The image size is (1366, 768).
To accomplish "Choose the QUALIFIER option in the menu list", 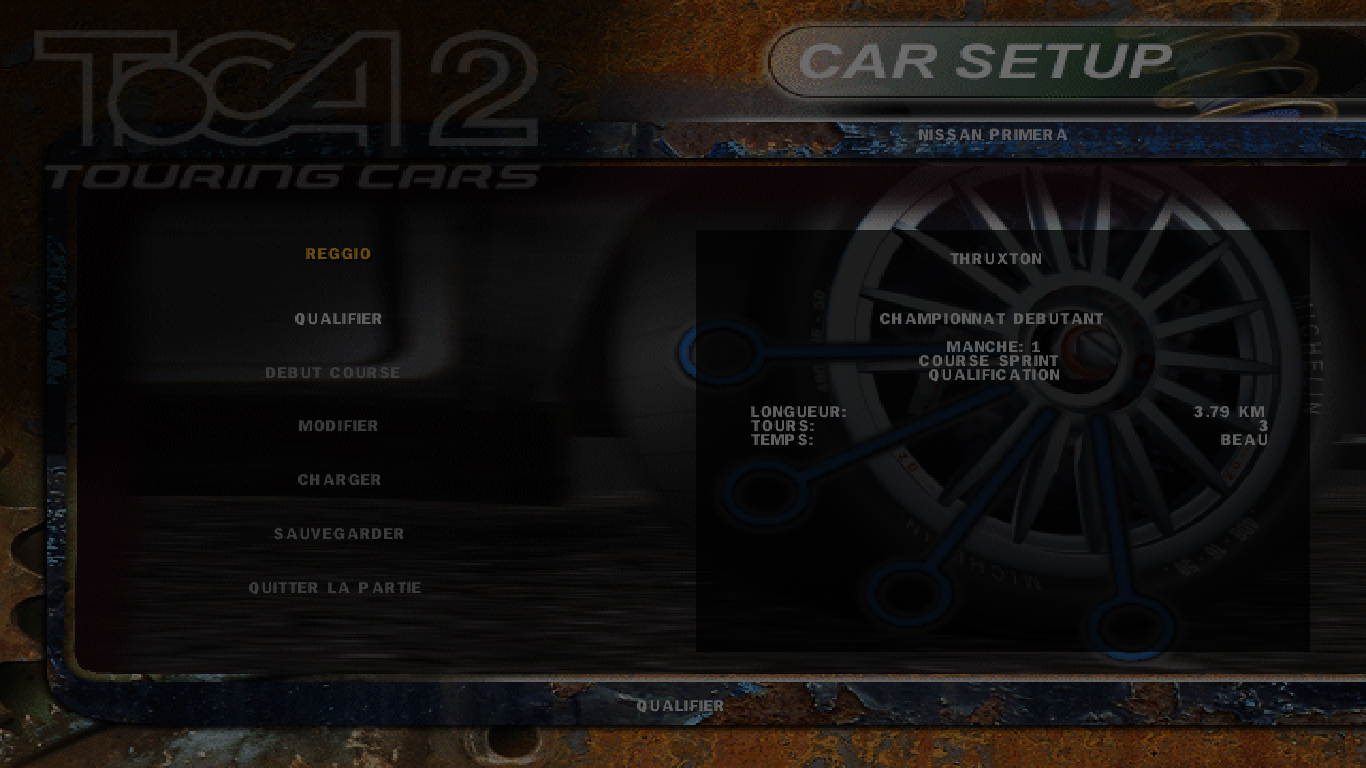I will click(338, 319).
